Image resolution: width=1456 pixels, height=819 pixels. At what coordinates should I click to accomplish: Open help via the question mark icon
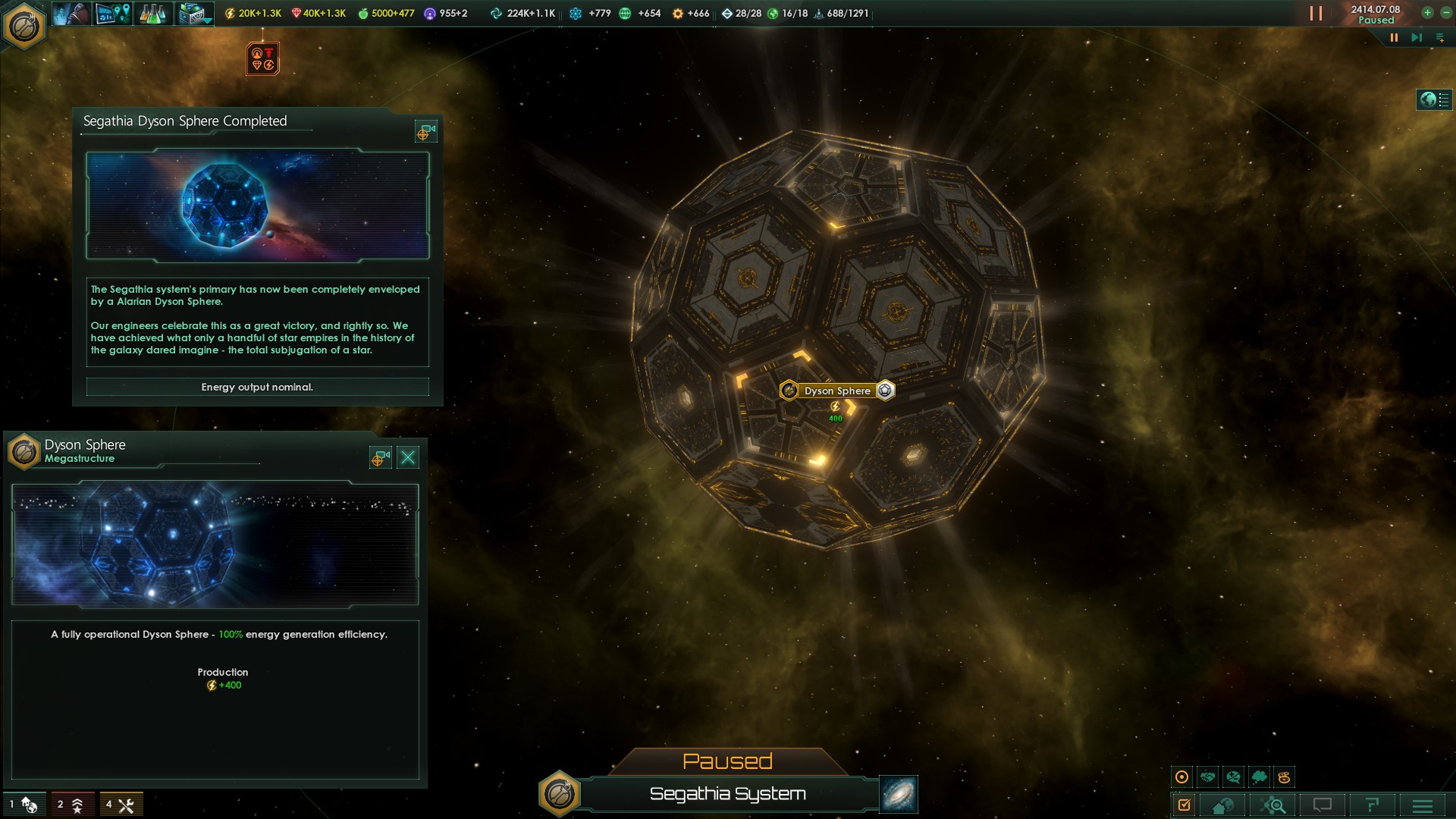click(x=1373, y=804)
